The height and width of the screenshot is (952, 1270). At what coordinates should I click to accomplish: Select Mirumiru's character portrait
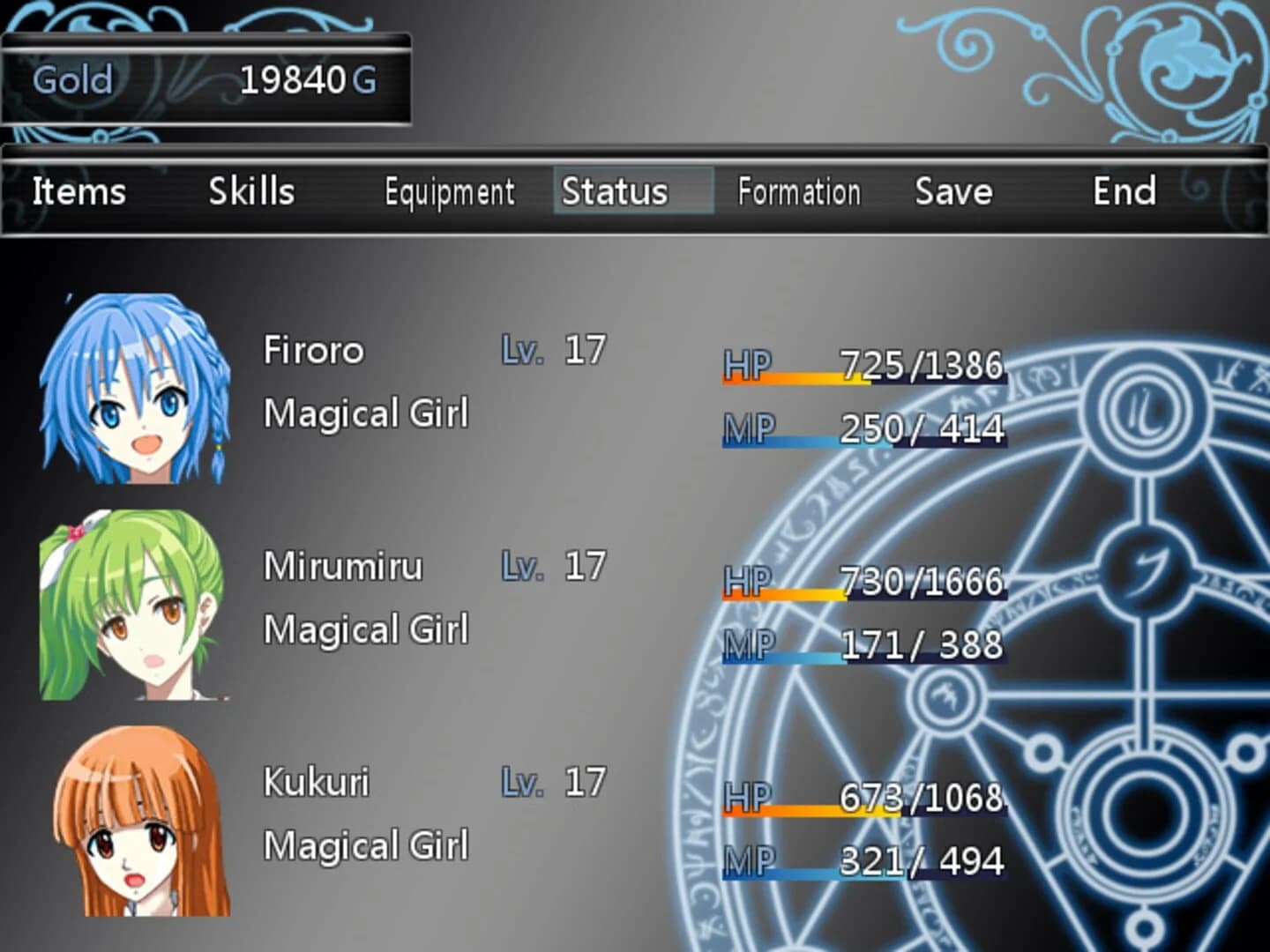[132, 608]
